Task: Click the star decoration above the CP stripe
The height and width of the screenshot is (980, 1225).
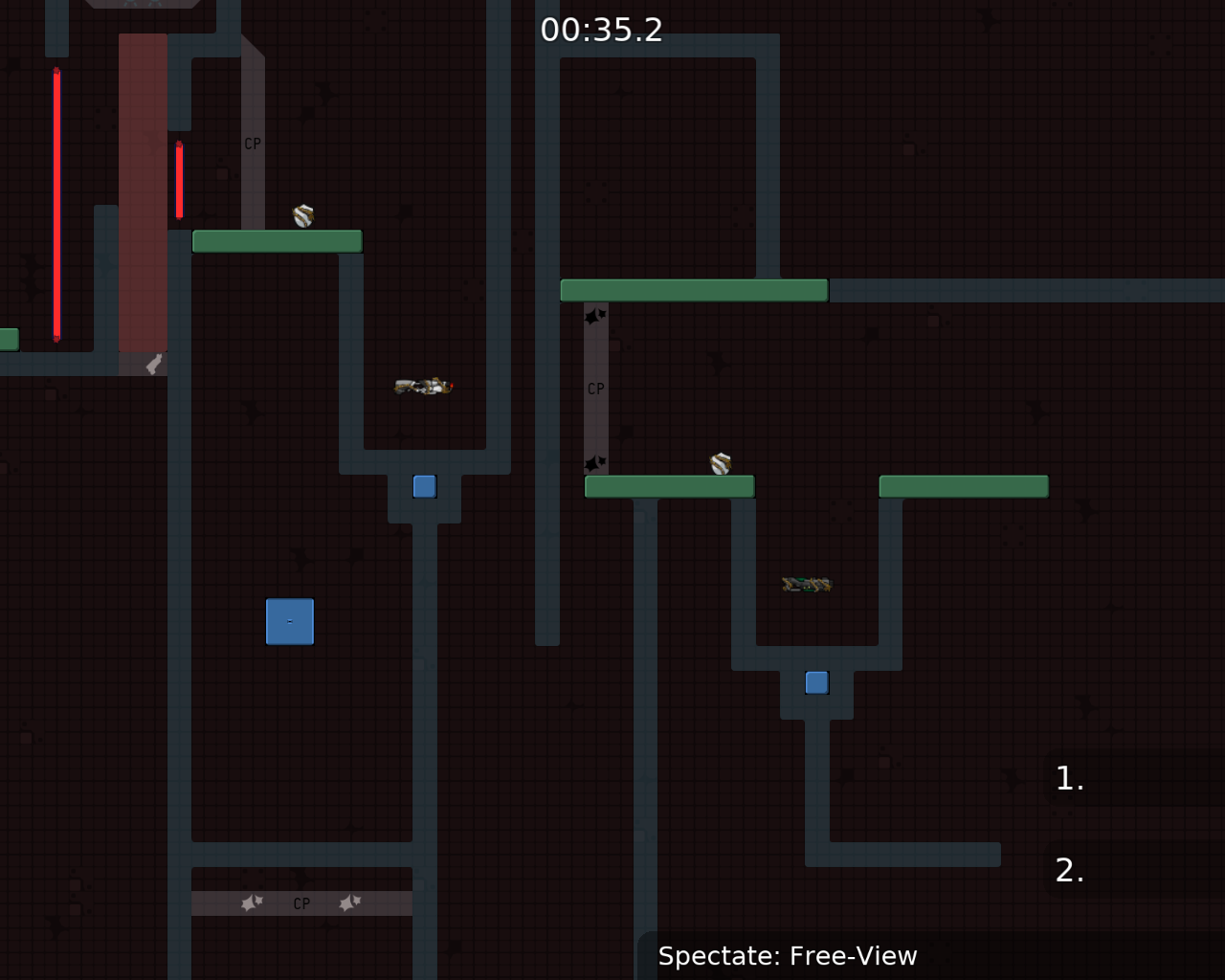Action: pyautogui.click(x=594, y=316)
